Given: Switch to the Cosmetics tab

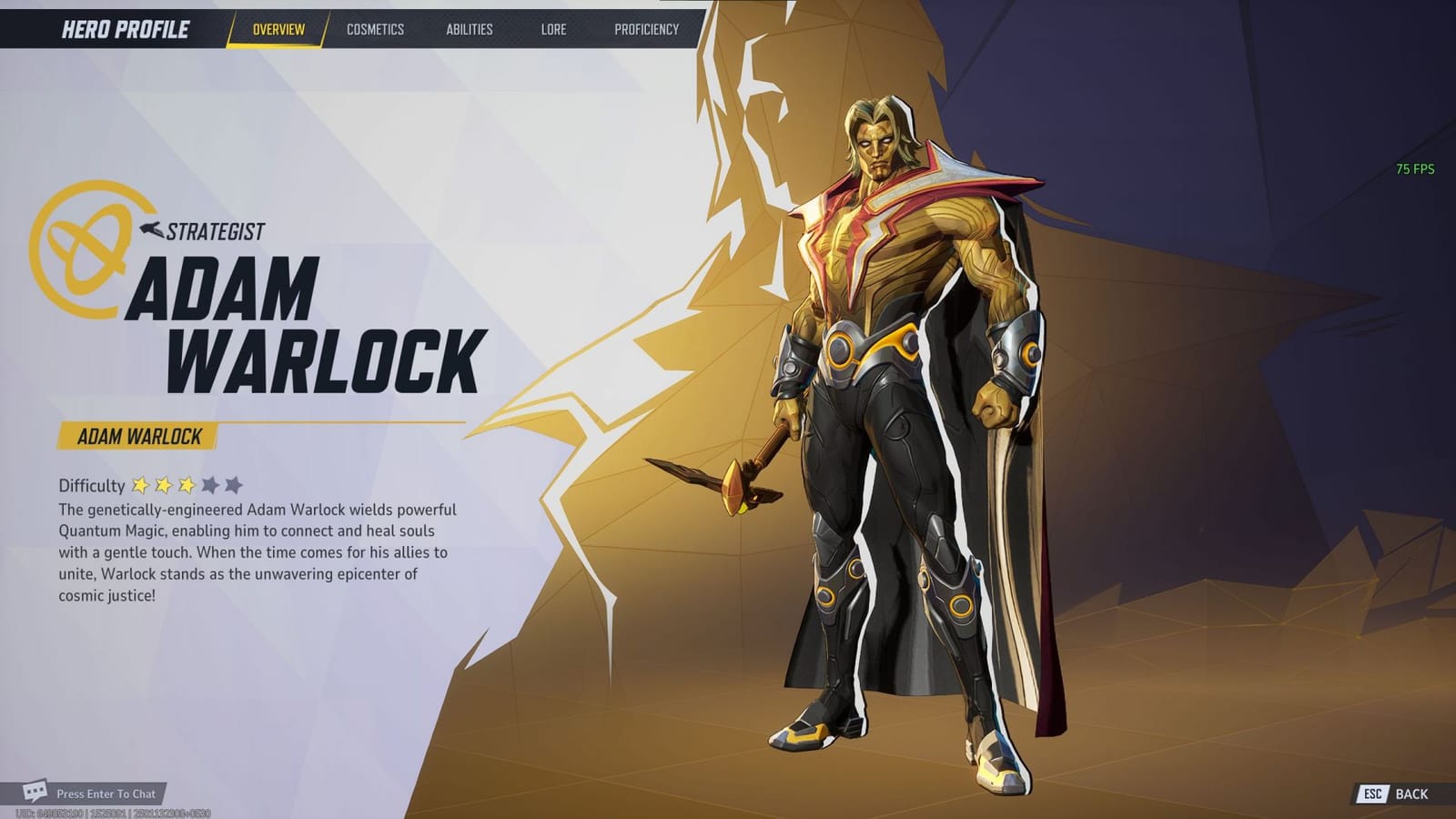Looking at the screenshot, I should pyautogui.click(x=374, y=28).
